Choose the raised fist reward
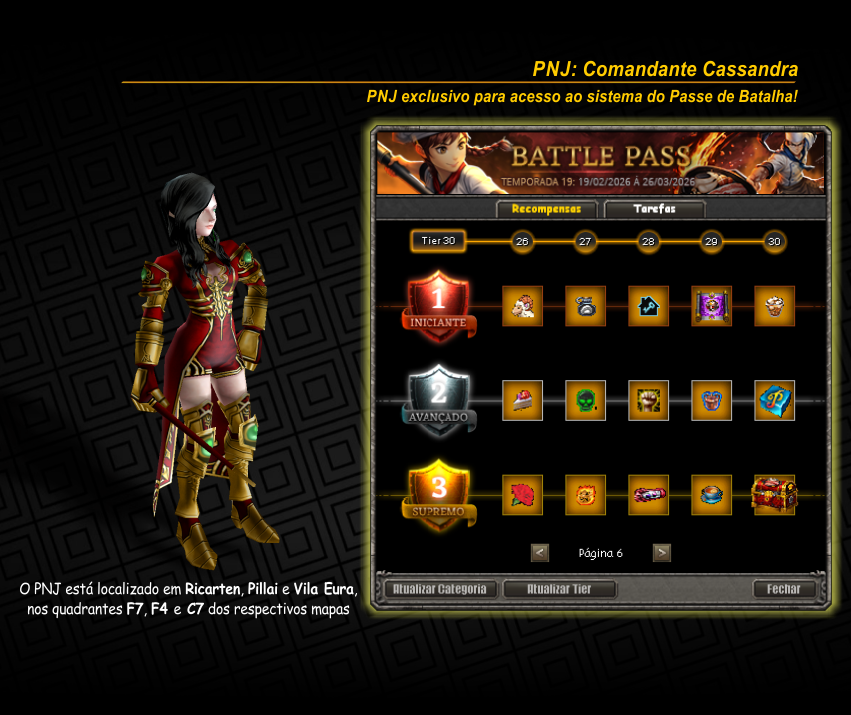Screen dimensions: 851x715 (x=648, y=400)
